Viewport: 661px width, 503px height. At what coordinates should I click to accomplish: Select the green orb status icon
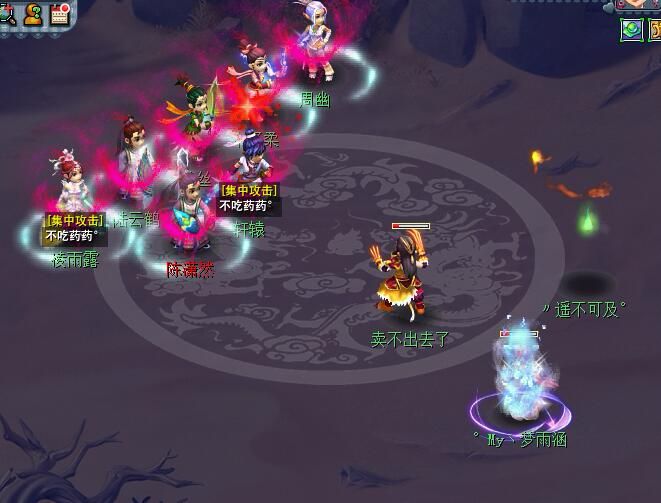[x=631, y=29]
